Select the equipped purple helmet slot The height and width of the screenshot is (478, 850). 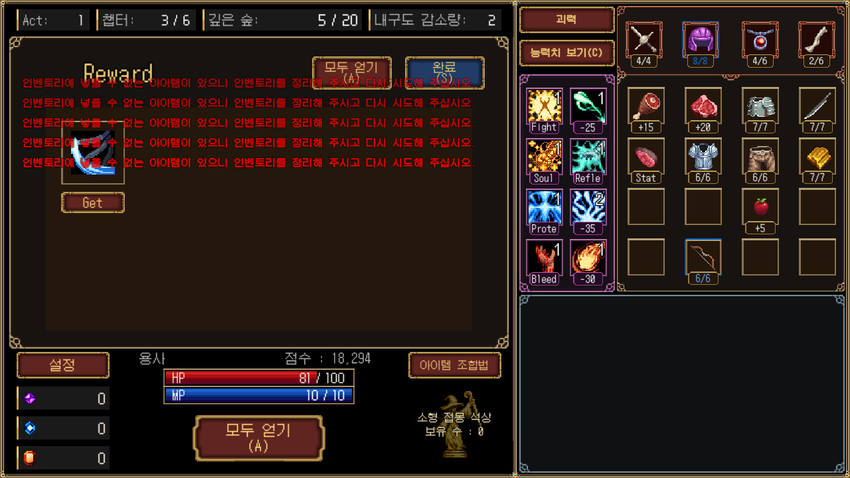[x=702, y=40]
